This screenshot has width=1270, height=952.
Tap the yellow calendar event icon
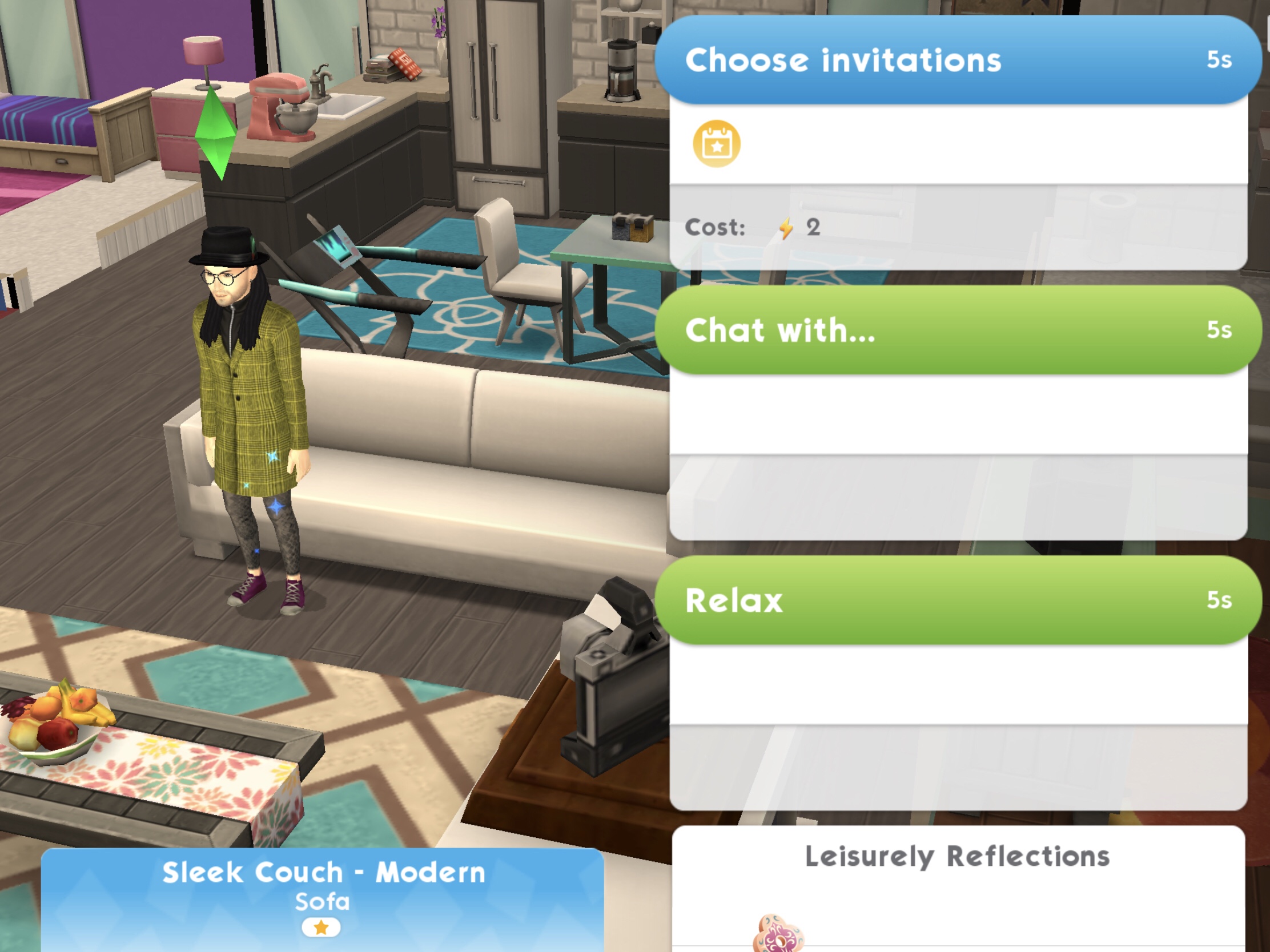tap(716, 143)
